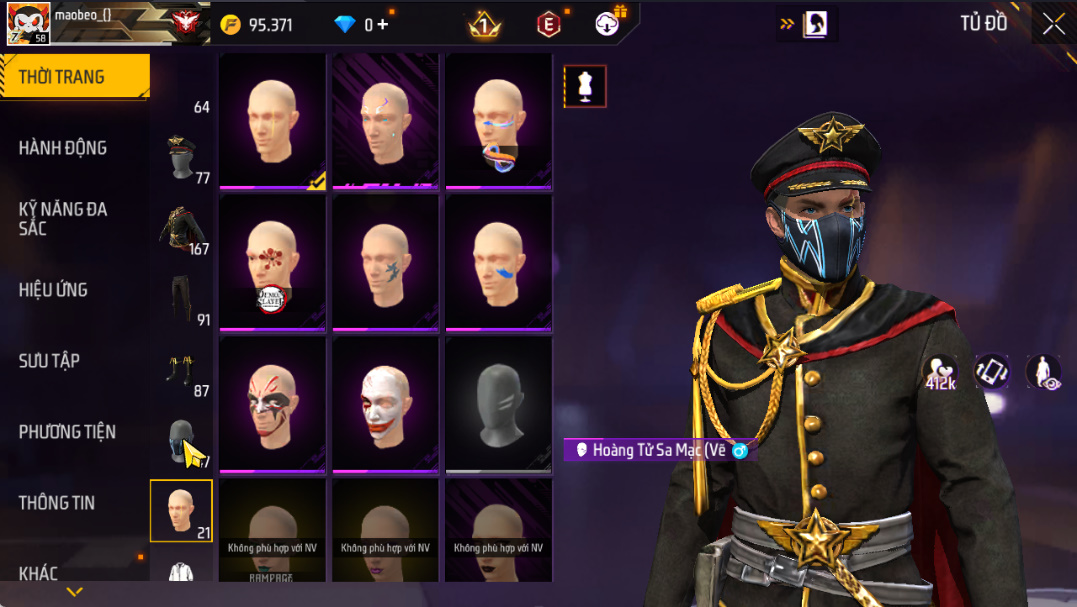Go to the HIỆU ỨNG tab
The height and width of the screenshot is (607, 1077).
[x=53, y=290]
